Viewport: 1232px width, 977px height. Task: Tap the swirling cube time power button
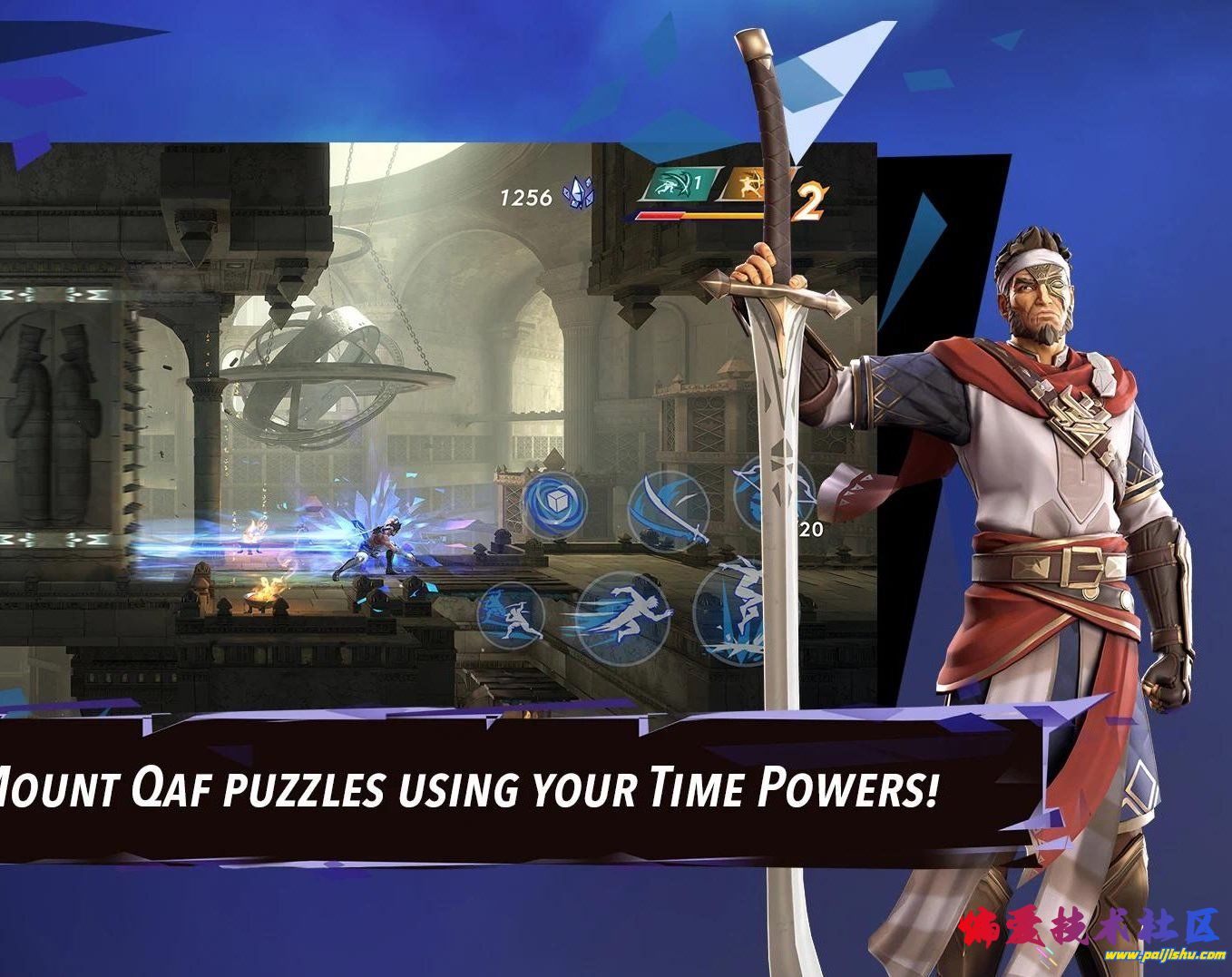[554, 502]
